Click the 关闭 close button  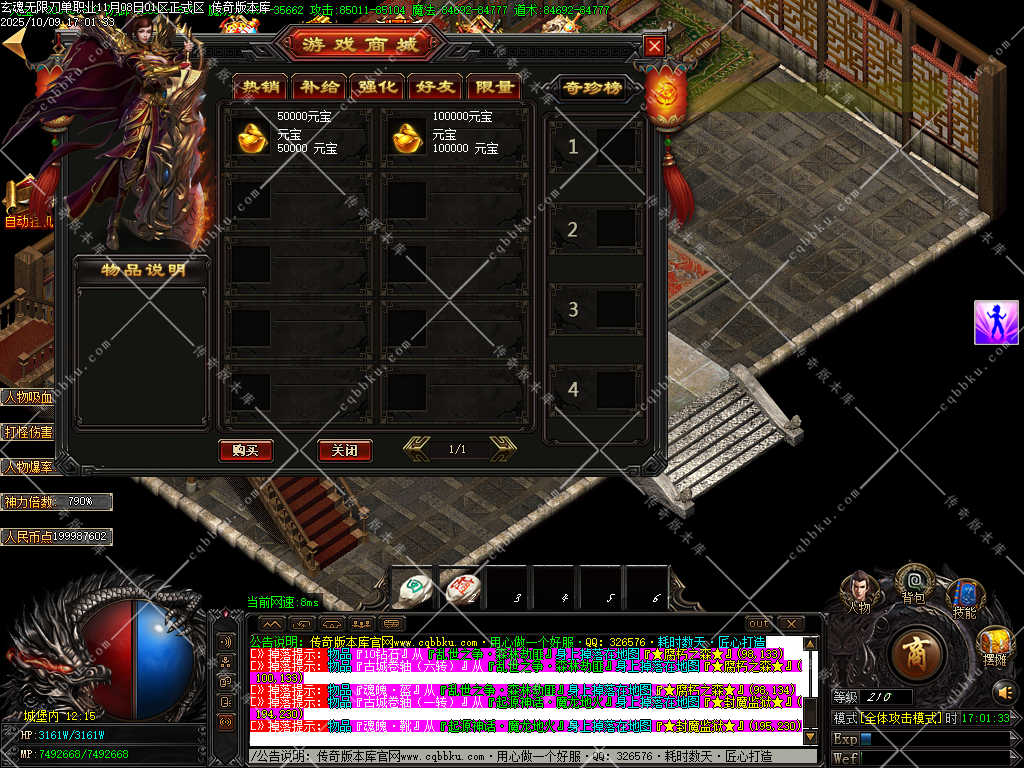[344, 450]
